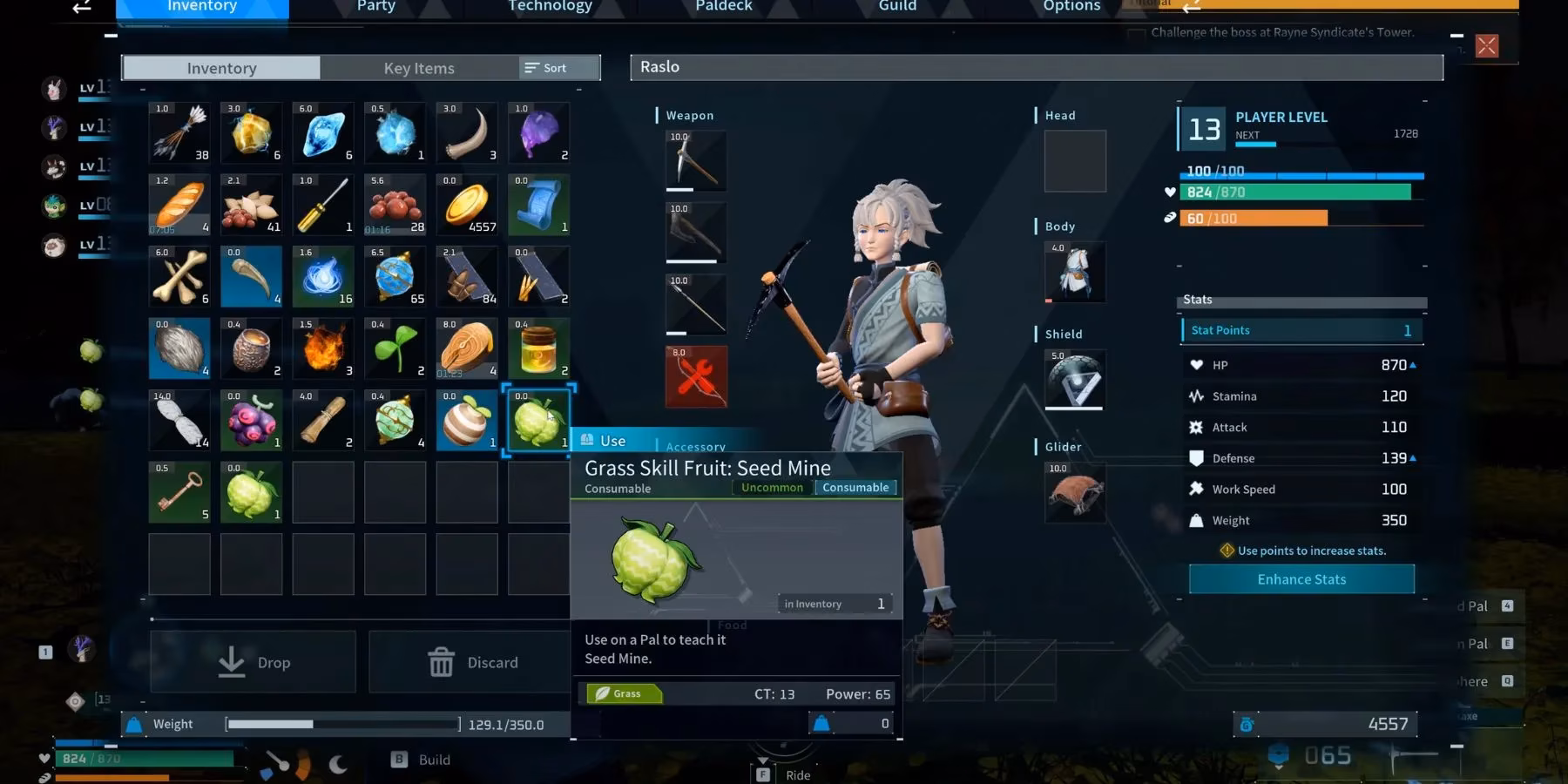Select the pickaxe in the Weapon slot

coord(694,160)
